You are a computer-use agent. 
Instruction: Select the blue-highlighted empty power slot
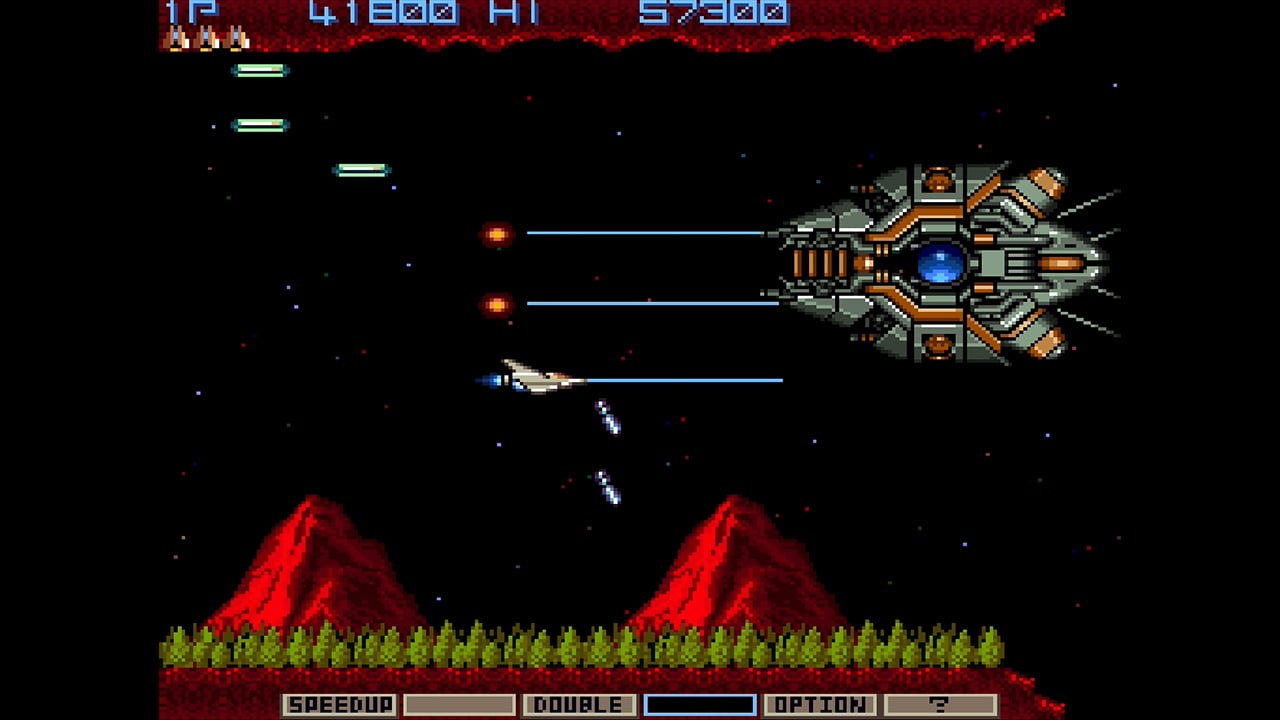699,705
